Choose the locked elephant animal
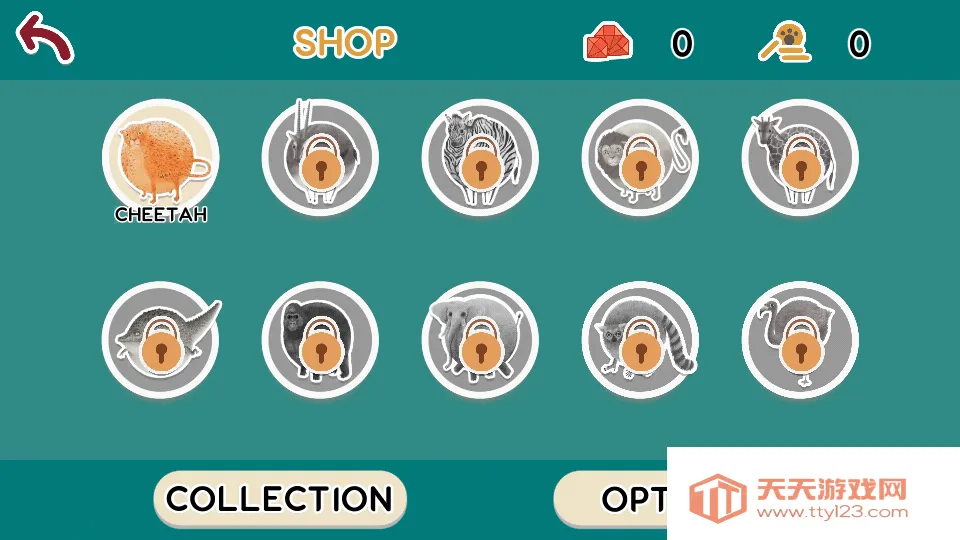Screen dimensions: 960x540 [480, 340]
